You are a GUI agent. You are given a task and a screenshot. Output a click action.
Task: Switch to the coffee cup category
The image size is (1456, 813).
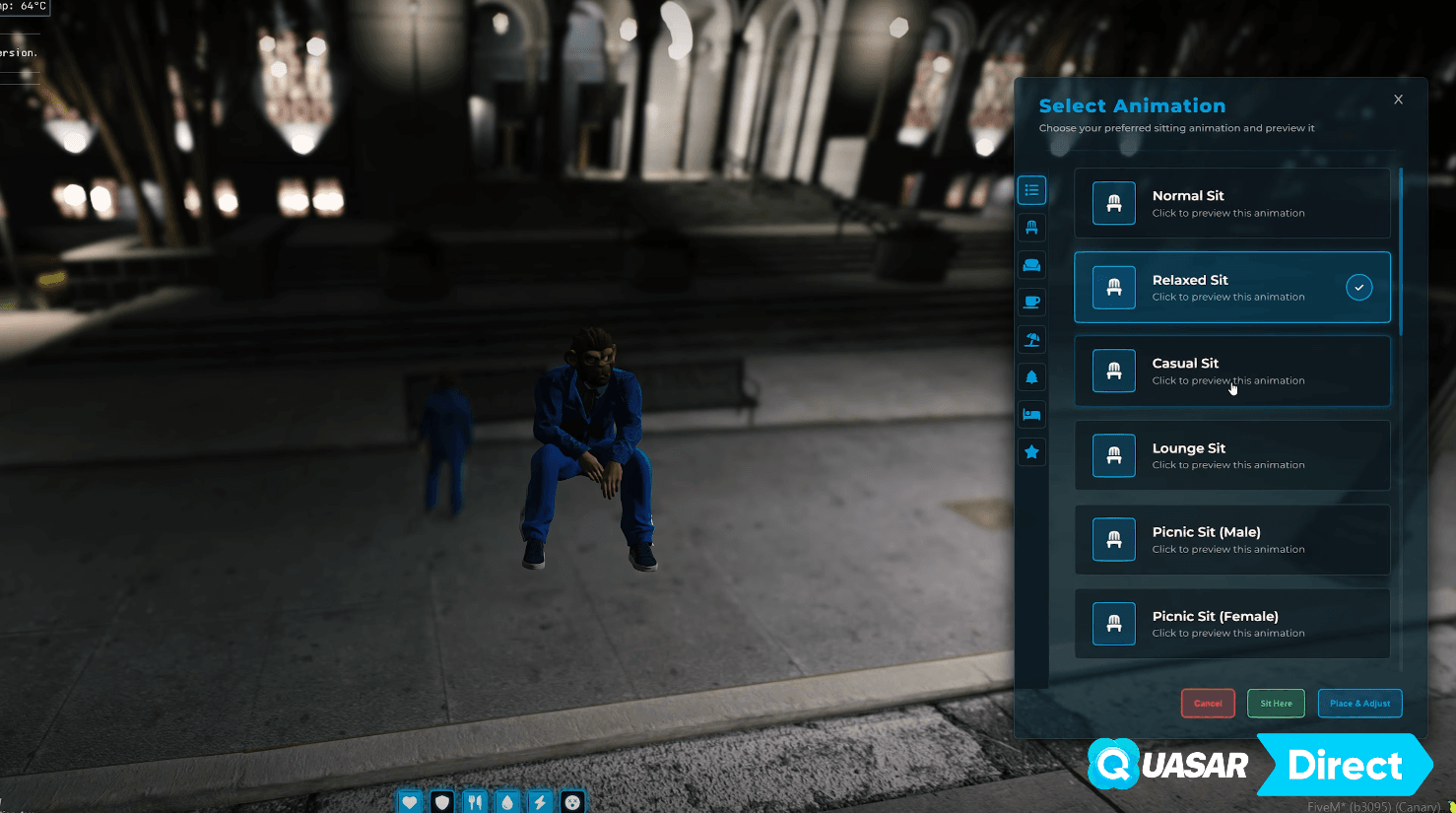(1031, 303)
